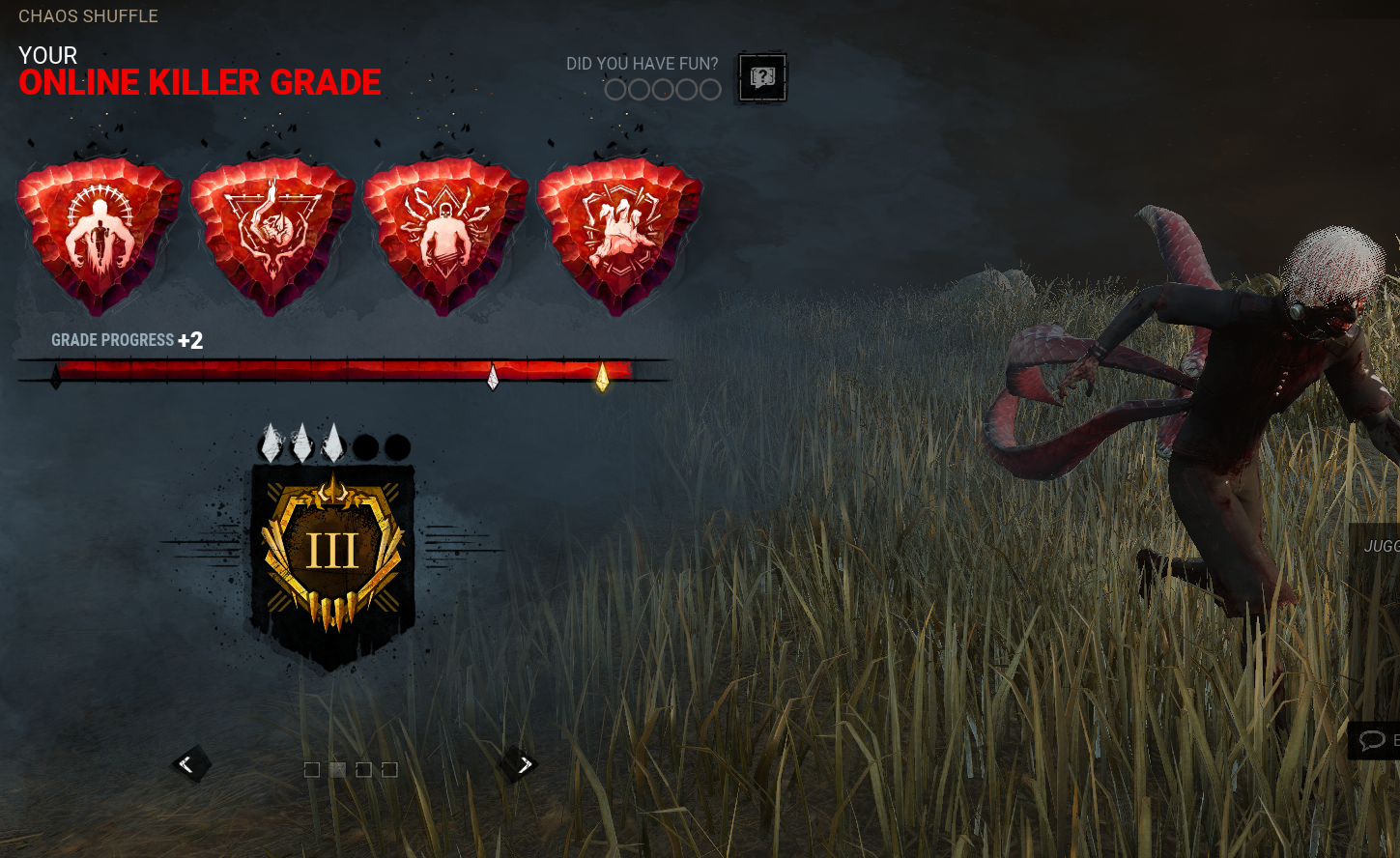The image size is (1400, 858).
Task: Select the fifth fun rating circle
Action: pos(708,89)
